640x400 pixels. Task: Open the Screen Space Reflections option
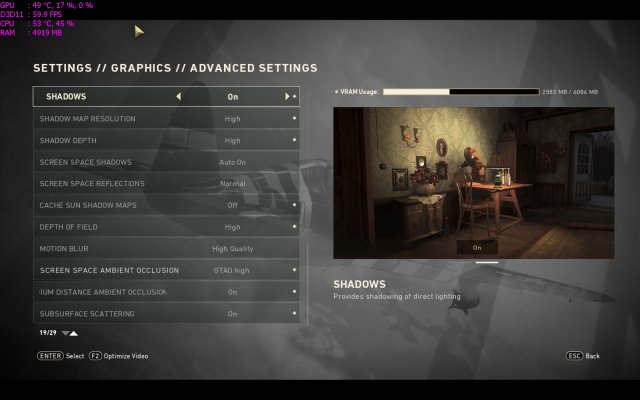[x=166, y=184]
